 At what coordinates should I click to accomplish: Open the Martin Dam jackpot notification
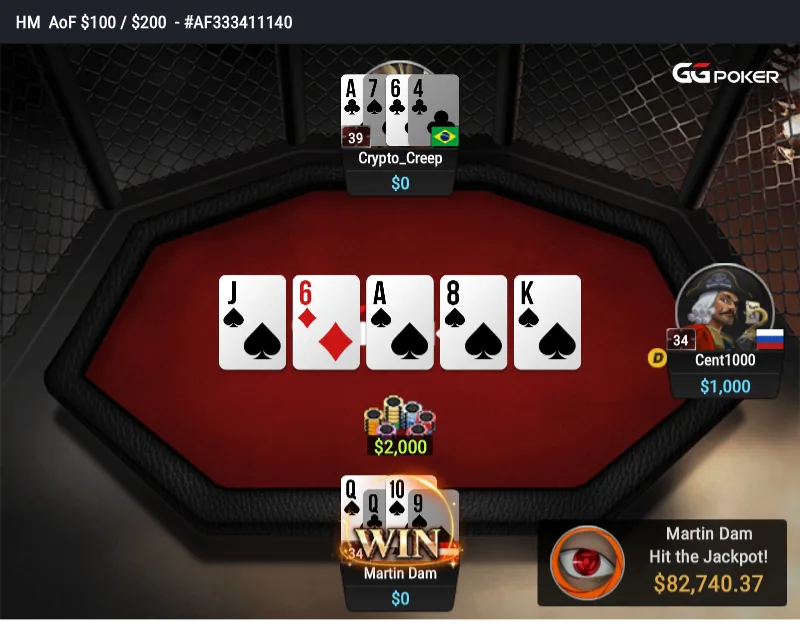(x=663, y=562)
